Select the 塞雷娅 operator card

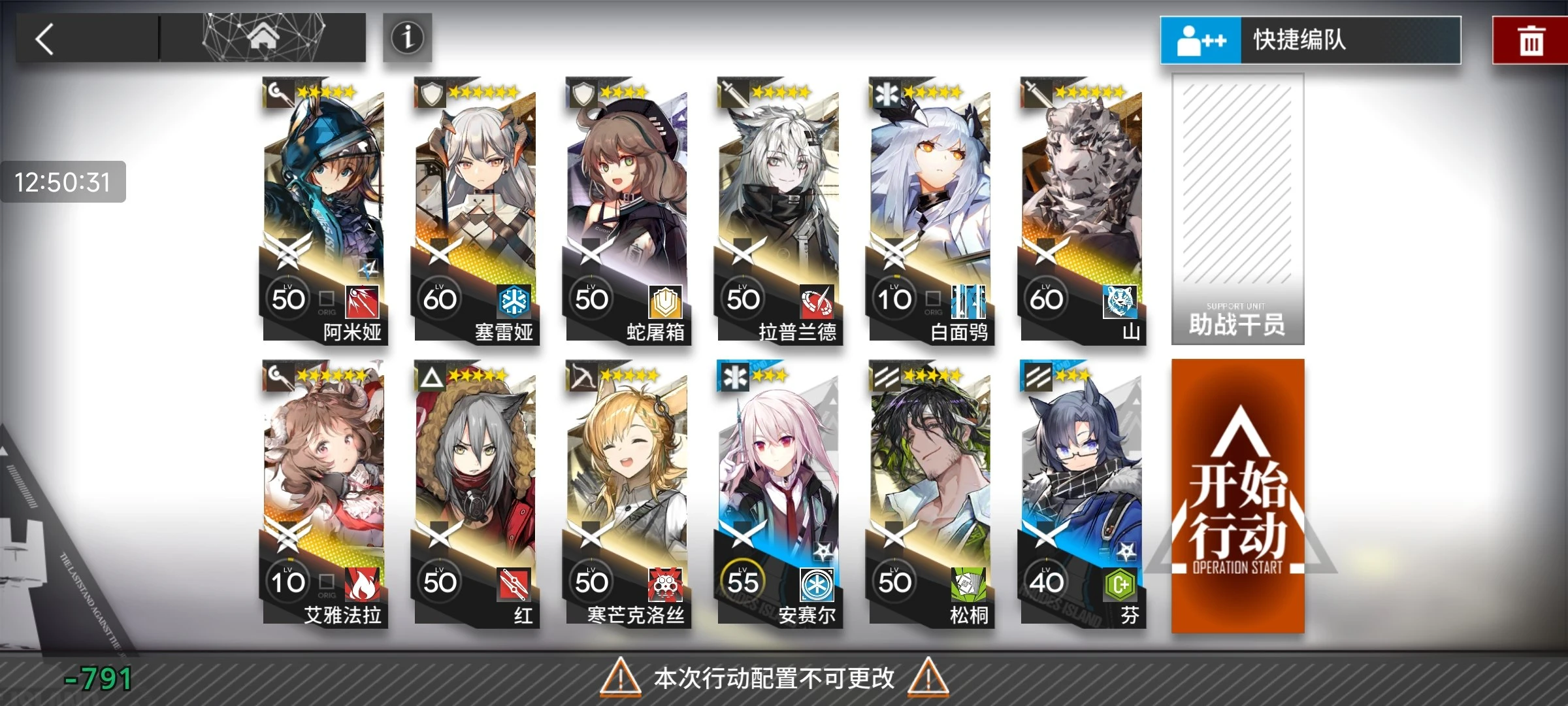476,209
